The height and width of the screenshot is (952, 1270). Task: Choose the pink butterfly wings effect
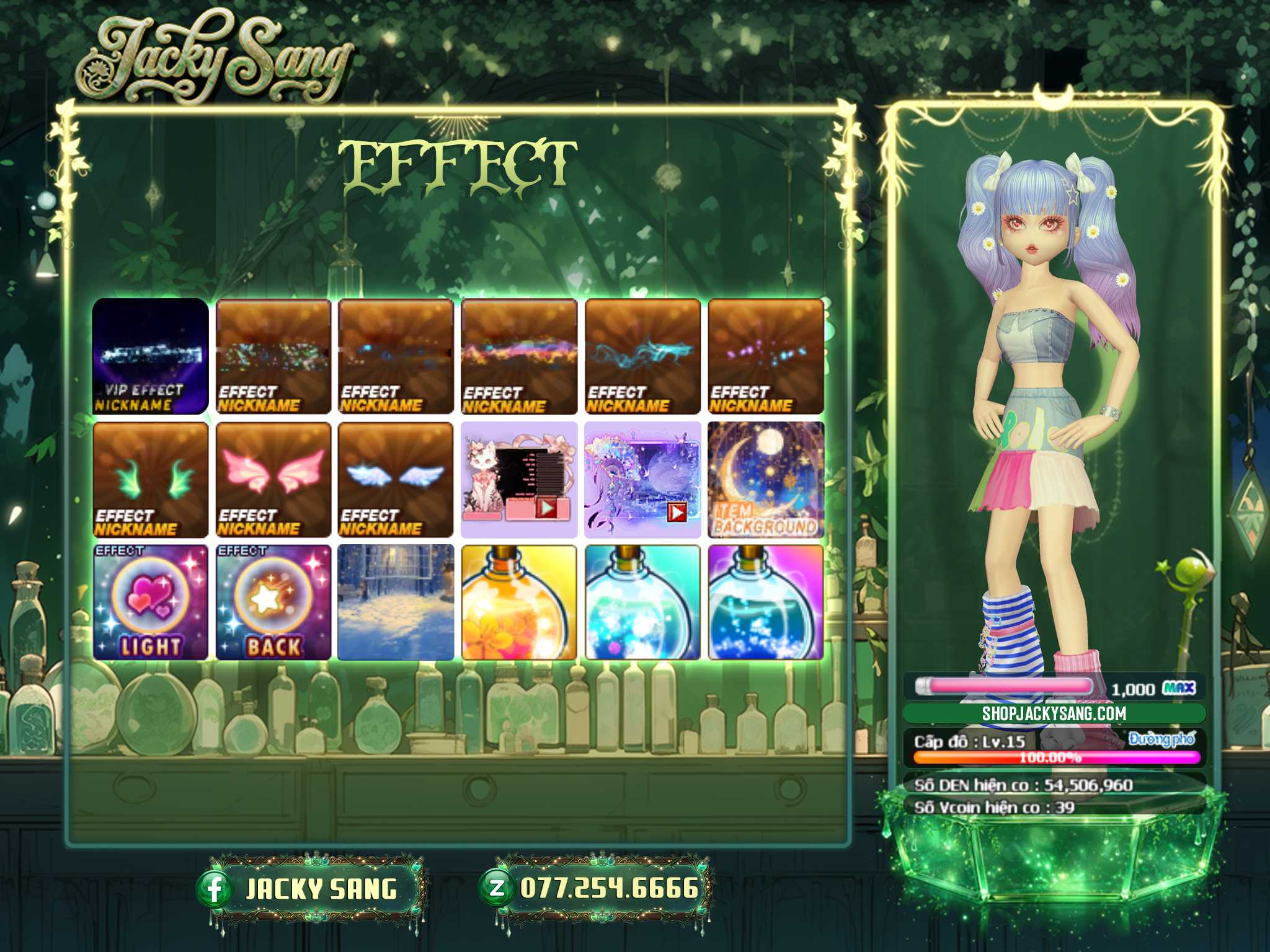pyautogui.click(x=273, y=480)
